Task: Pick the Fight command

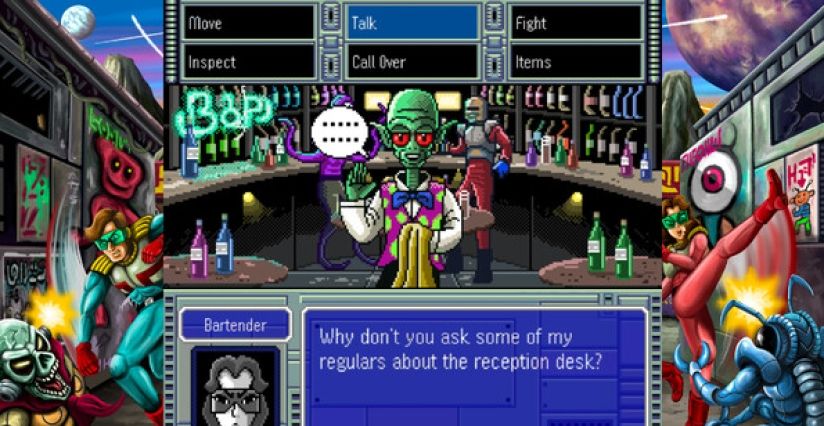Action: (x=575, y=23)
